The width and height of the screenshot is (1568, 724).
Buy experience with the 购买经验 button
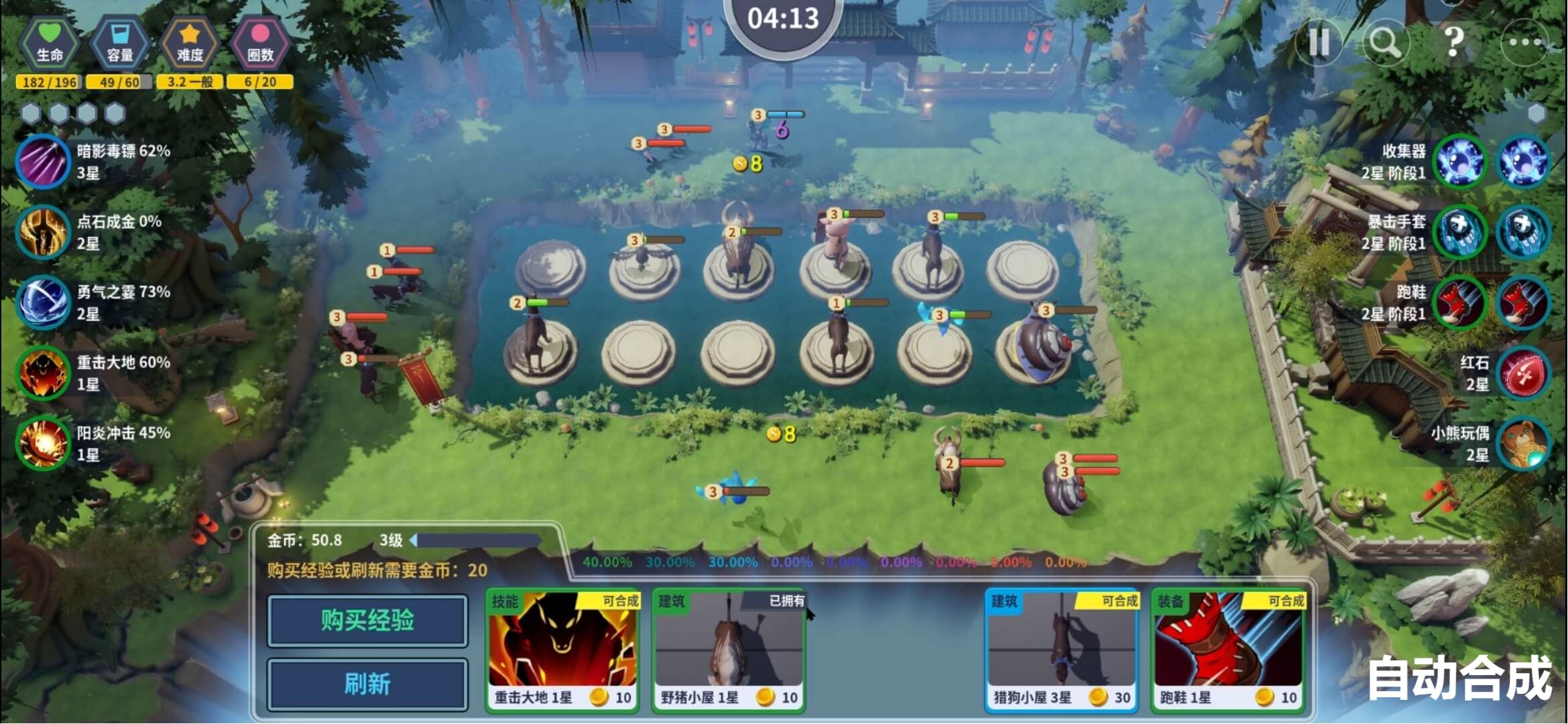[367, 621]
